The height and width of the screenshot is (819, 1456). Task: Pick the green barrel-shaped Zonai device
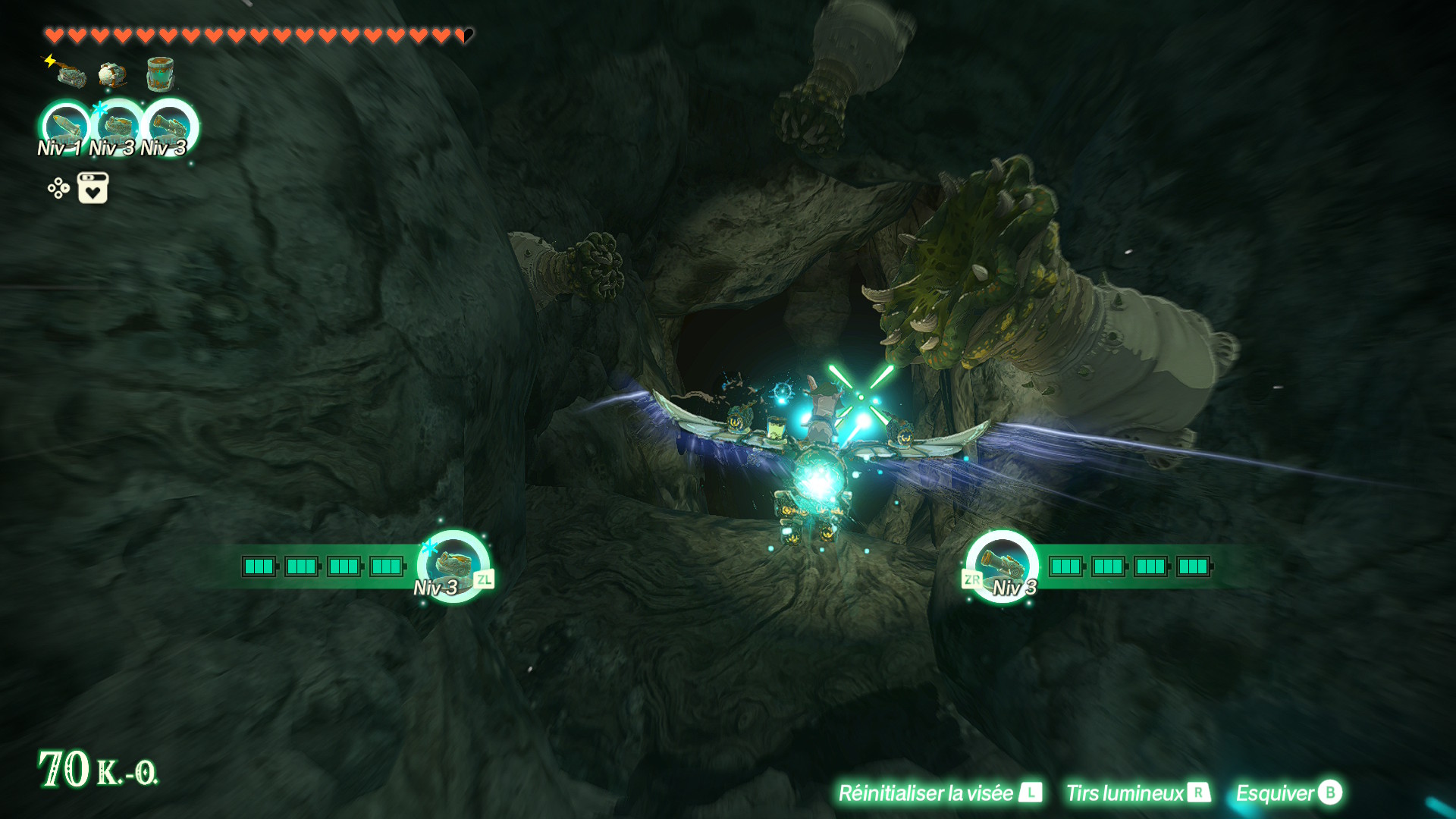click(x=160, y=74)
